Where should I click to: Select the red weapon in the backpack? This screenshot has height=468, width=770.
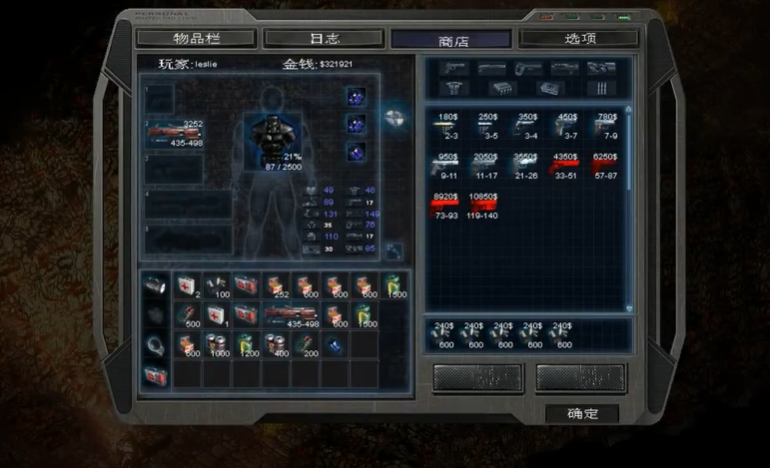point(290,316)
